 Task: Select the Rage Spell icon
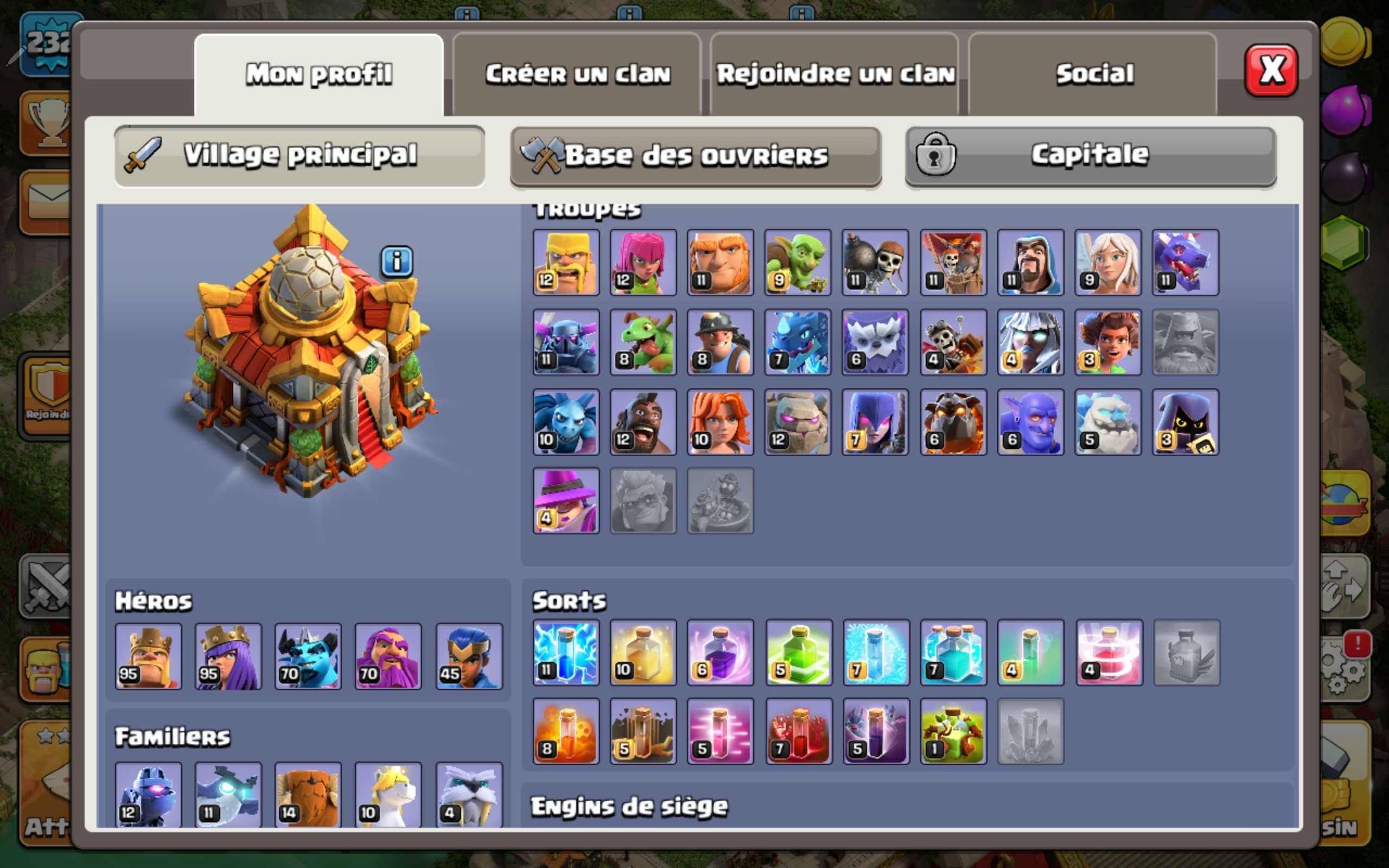pos(721,653)
